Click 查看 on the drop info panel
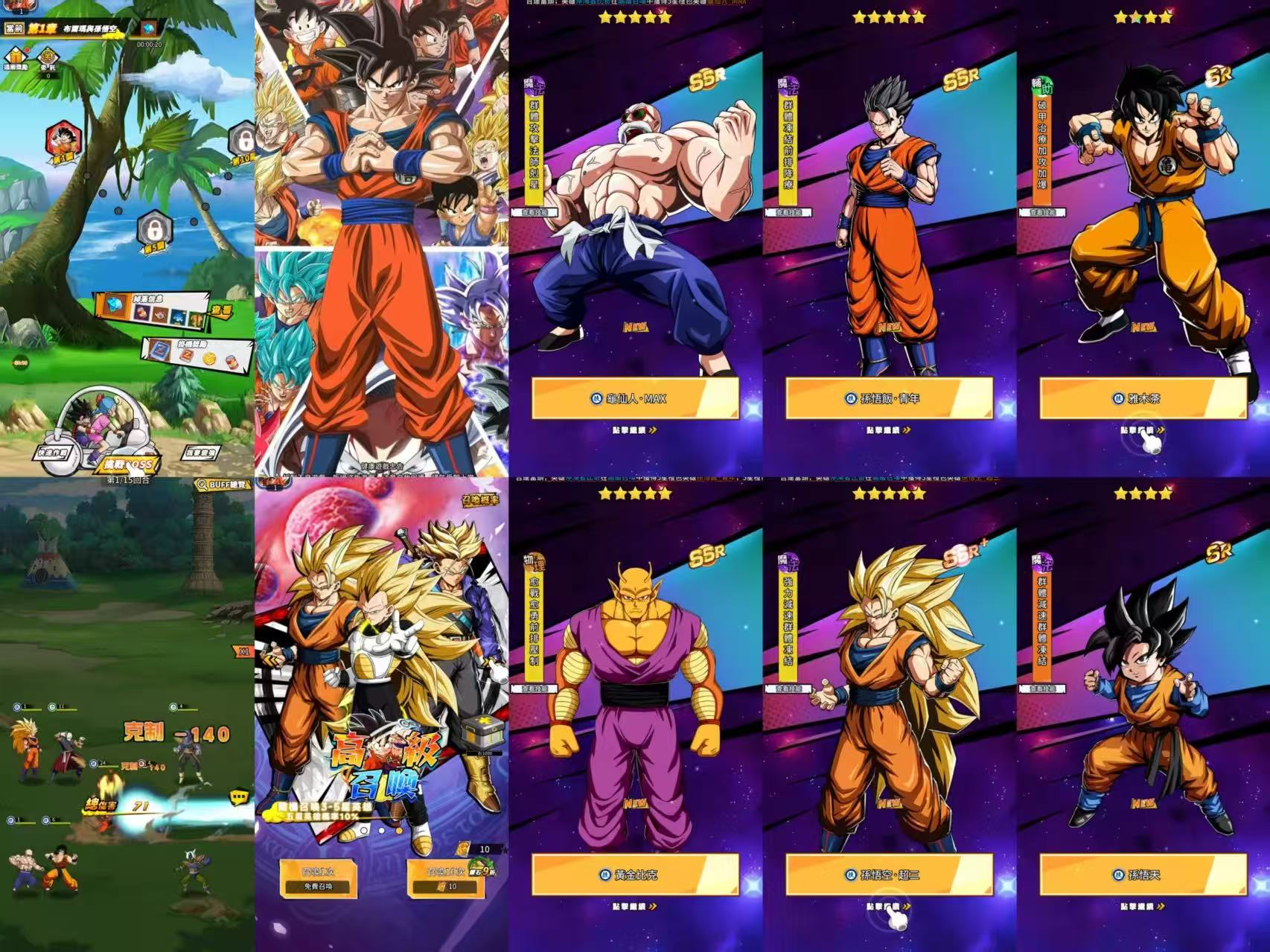 pos(221,308)
